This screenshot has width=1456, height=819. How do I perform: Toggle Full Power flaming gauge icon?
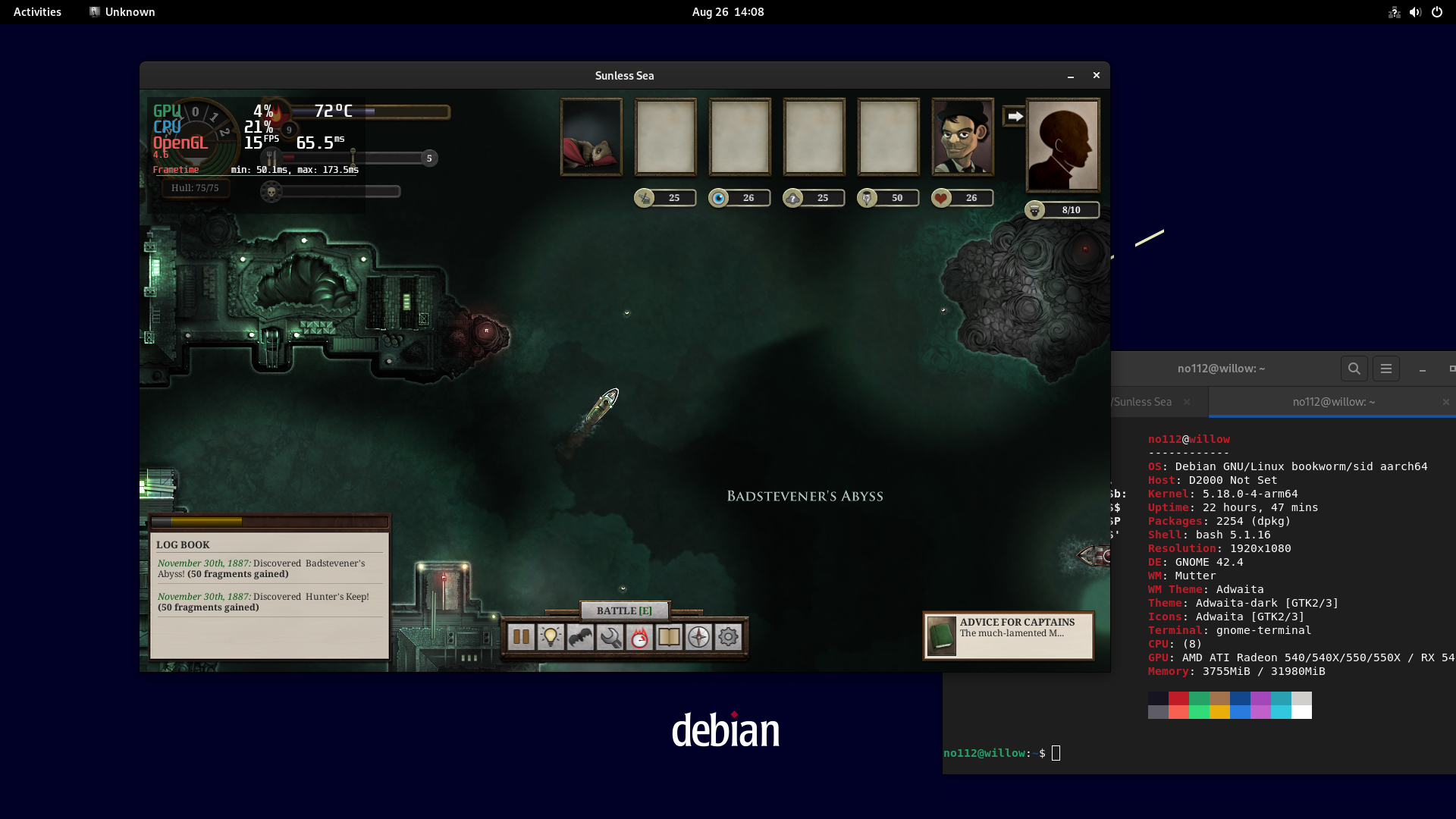click(x=639, y=637)
